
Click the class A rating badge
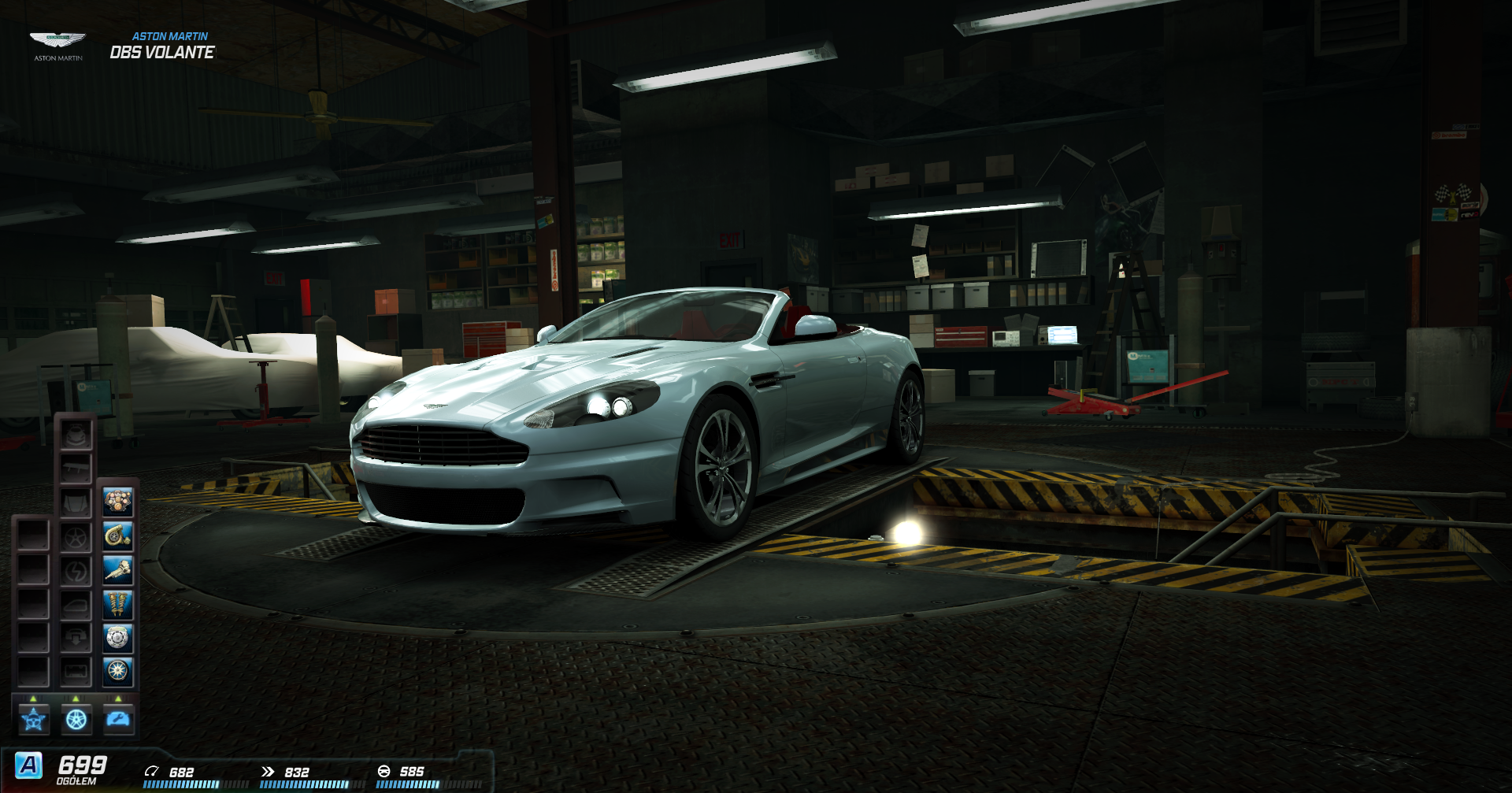coord(29,765)
